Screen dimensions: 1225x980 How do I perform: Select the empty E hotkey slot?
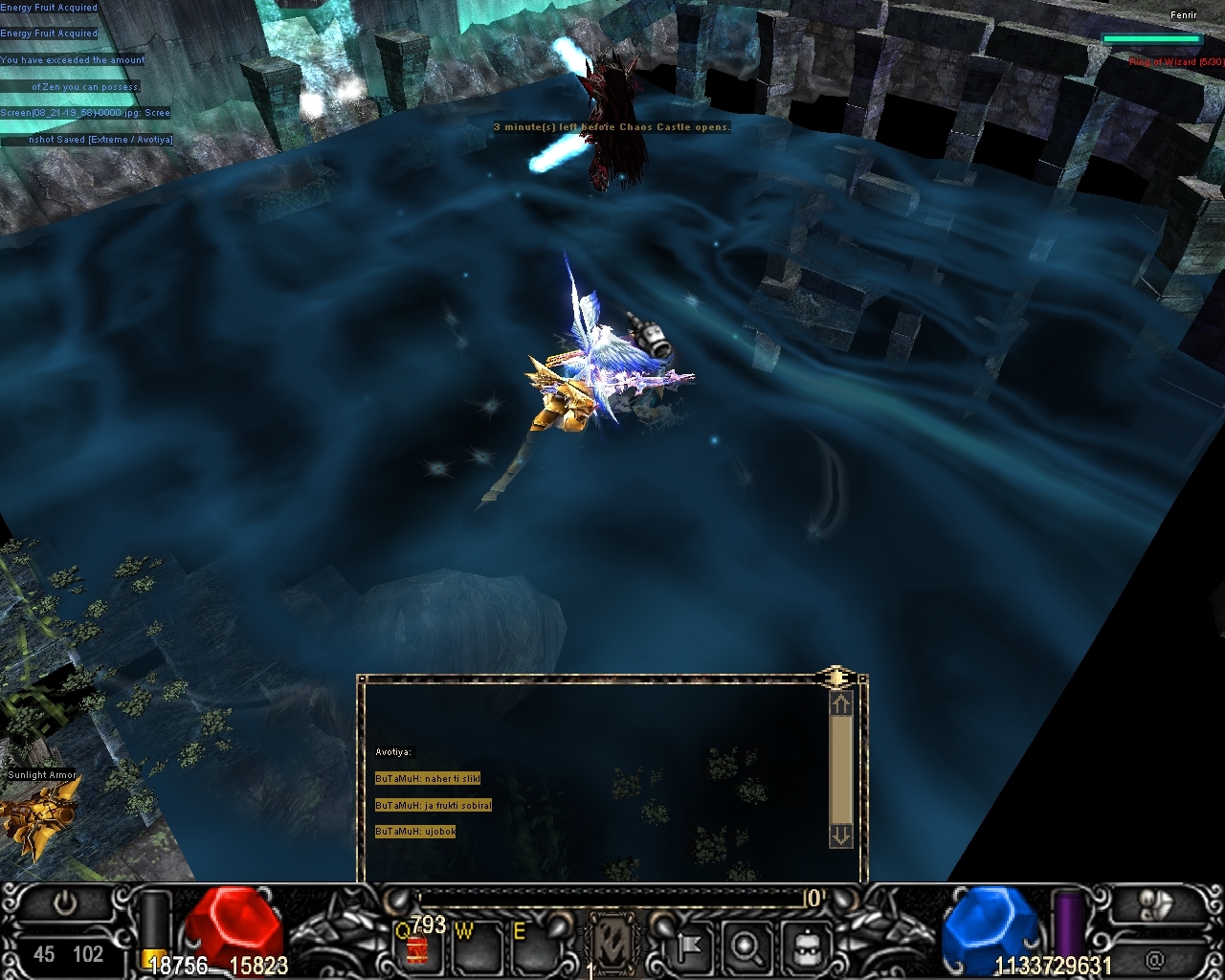click(x=532, y=947)
